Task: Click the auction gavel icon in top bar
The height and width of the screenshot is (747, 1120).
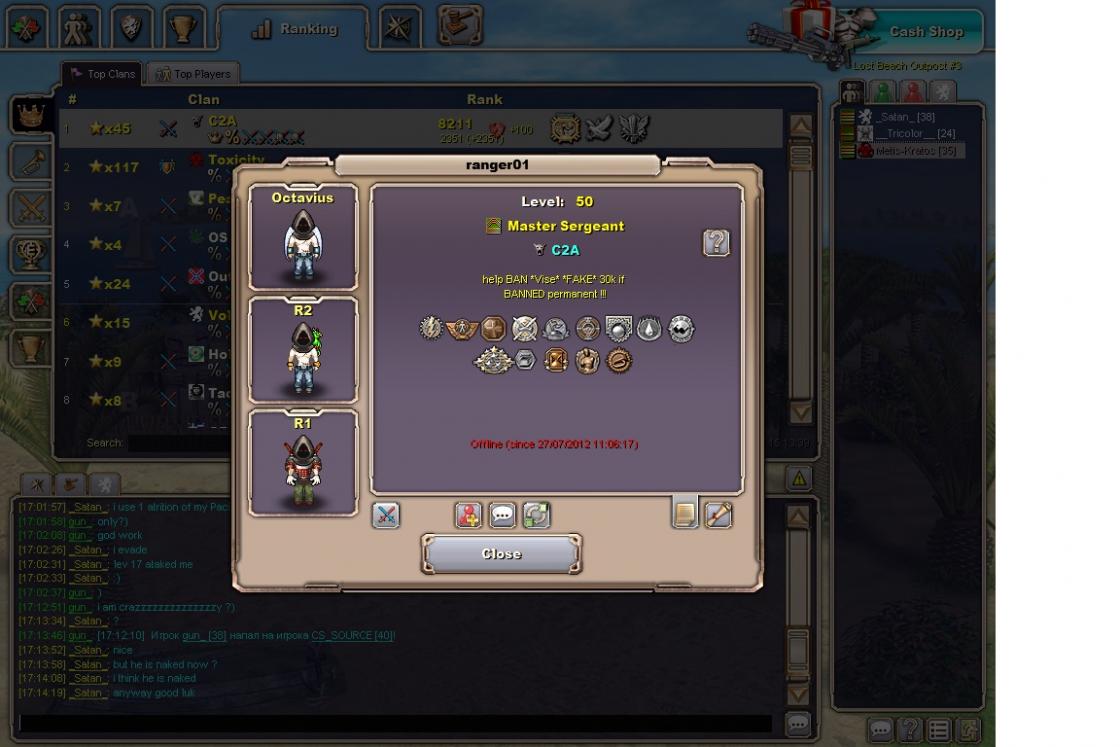Action: (x=460, y=25)
